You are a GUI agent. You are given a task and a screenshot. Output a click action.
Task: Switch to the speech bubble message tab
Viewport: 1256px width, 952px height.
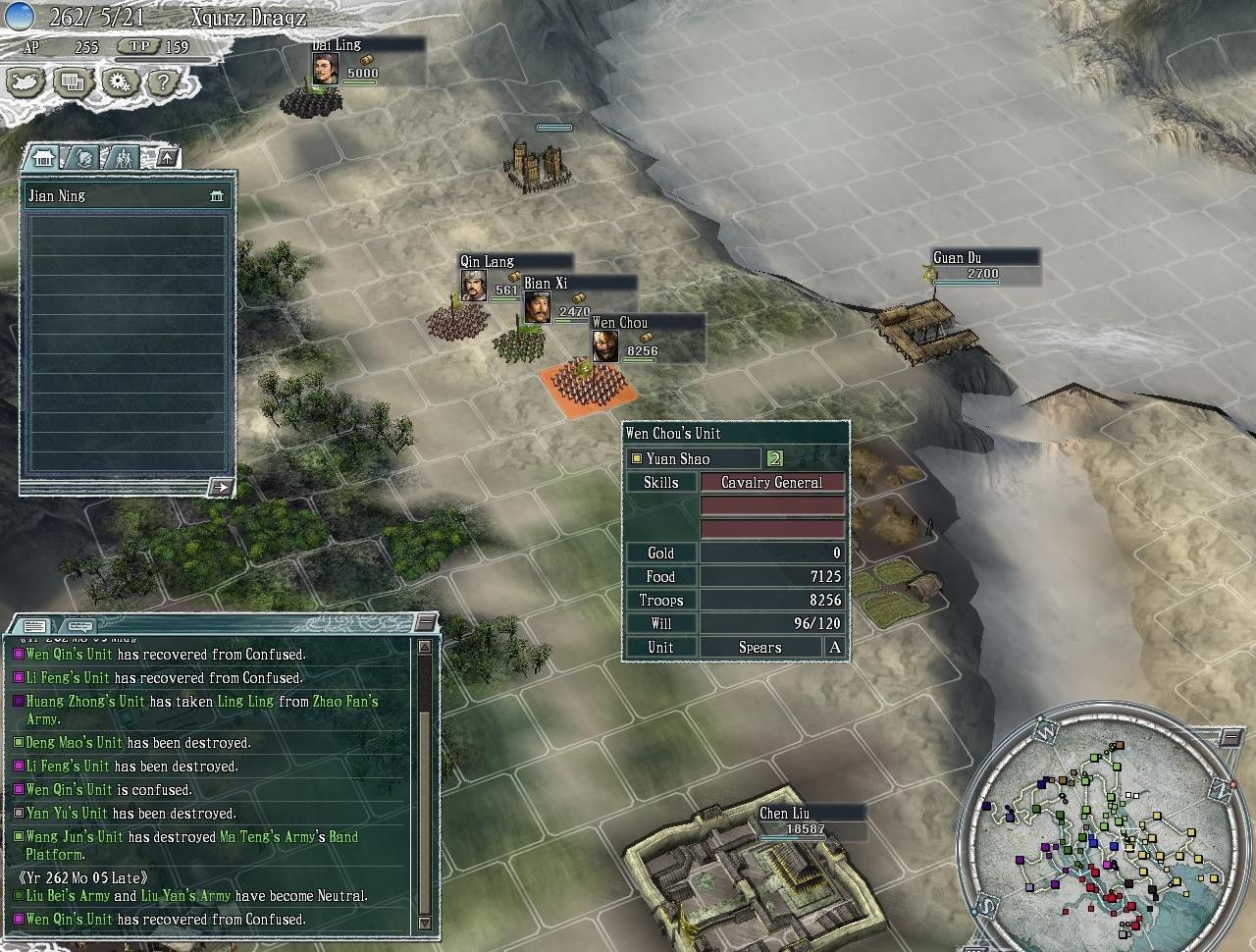(x=80, y=625)
